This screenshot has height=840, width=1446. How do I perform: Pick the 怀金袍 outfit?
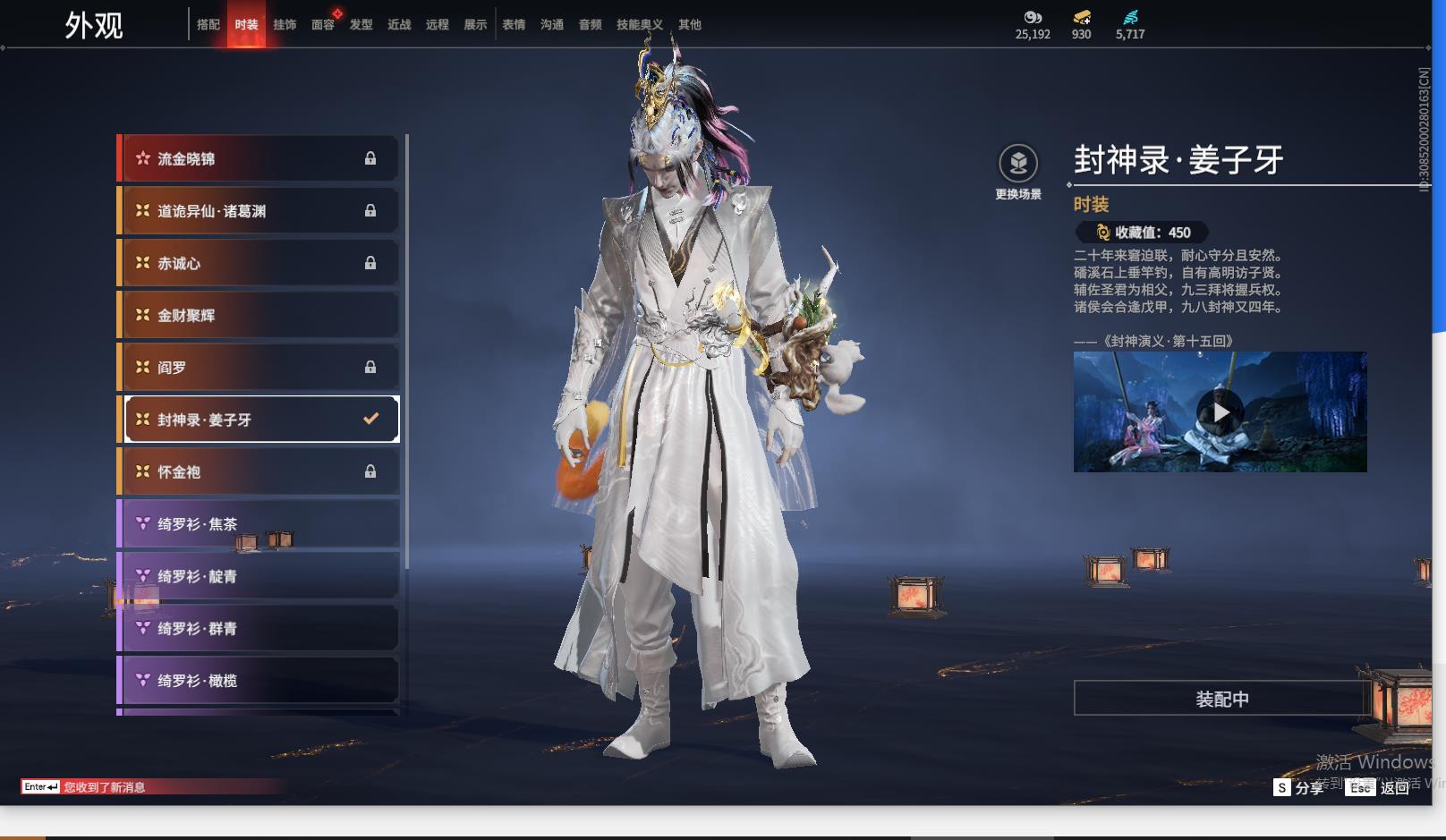click(x=259, y=471)
